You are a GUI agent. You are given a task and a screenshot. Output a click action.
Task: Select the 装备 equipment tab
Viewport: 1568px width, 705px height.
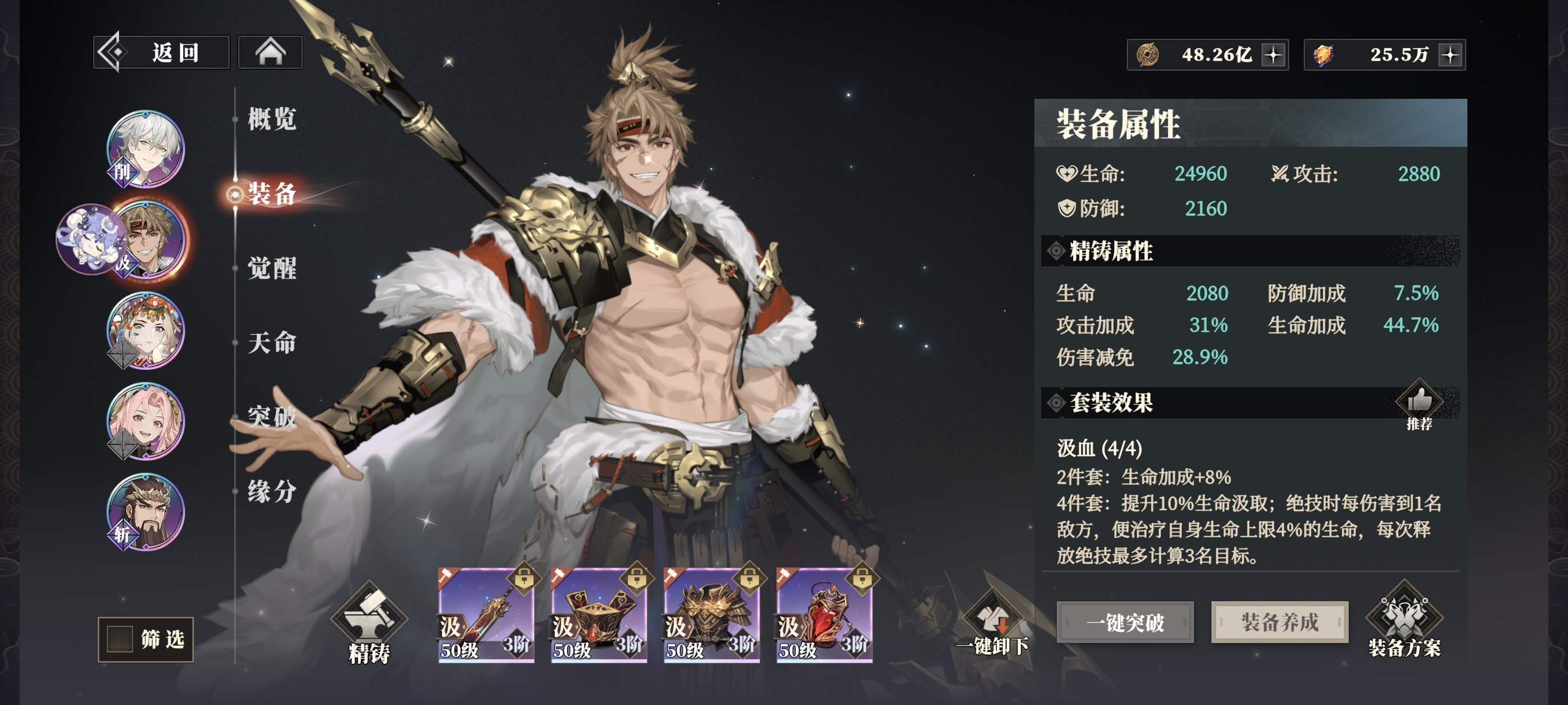272,194
